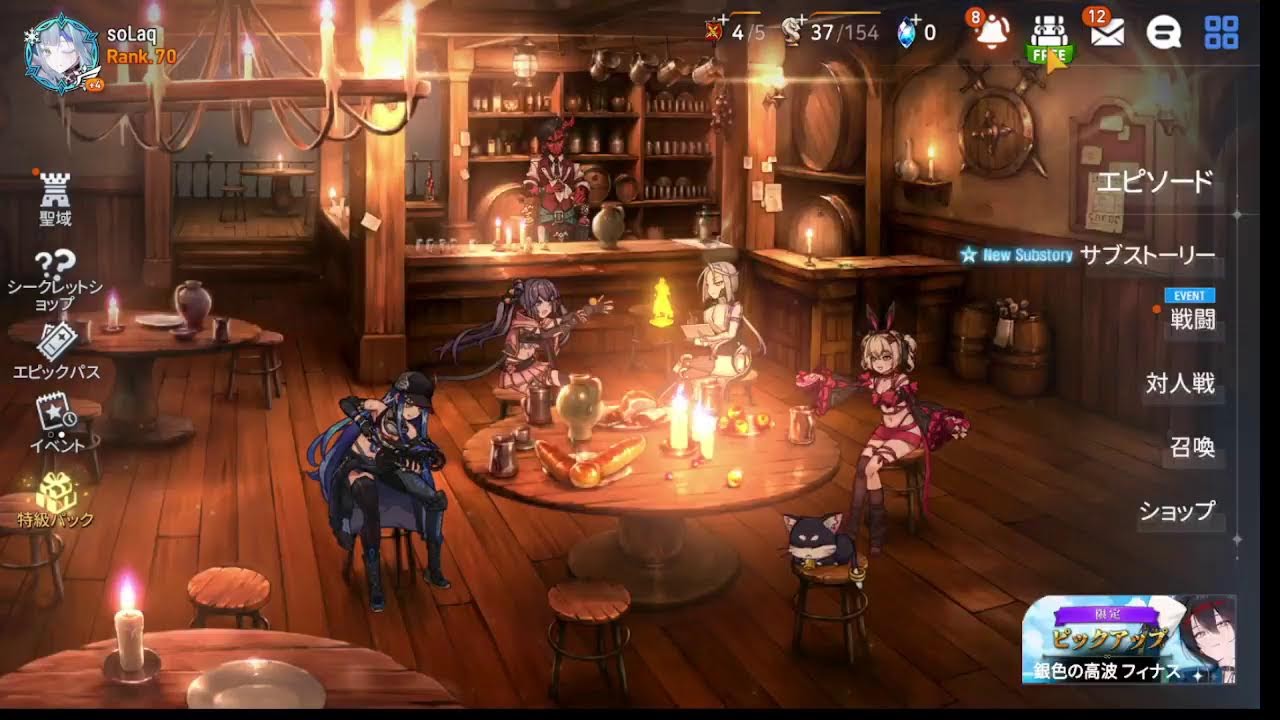Select the エピソード episode menu
1280x720 pixels.
[1155, 182]
